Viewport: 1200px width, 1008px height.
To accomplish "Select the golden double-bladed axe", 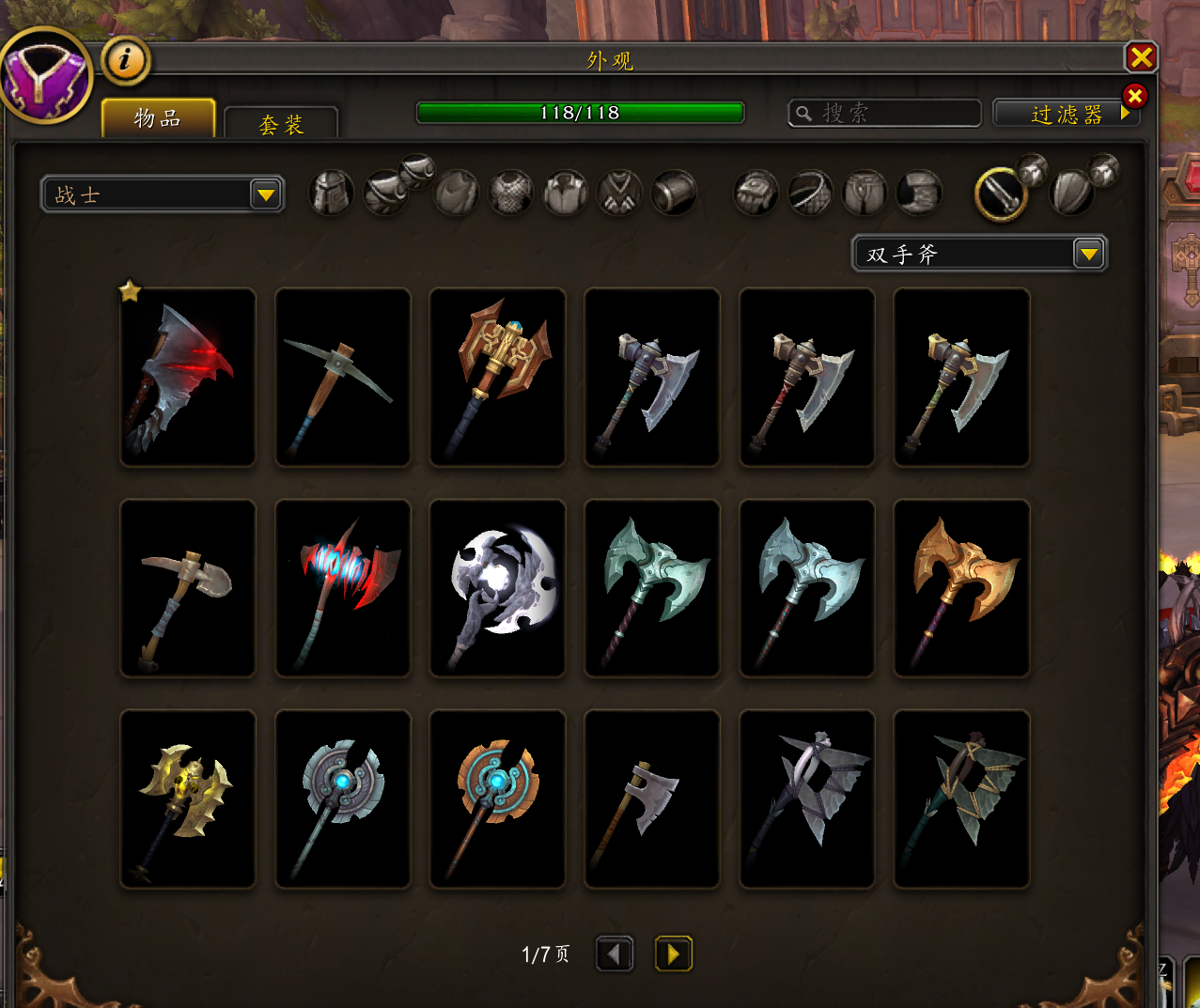I will point(961,588).
